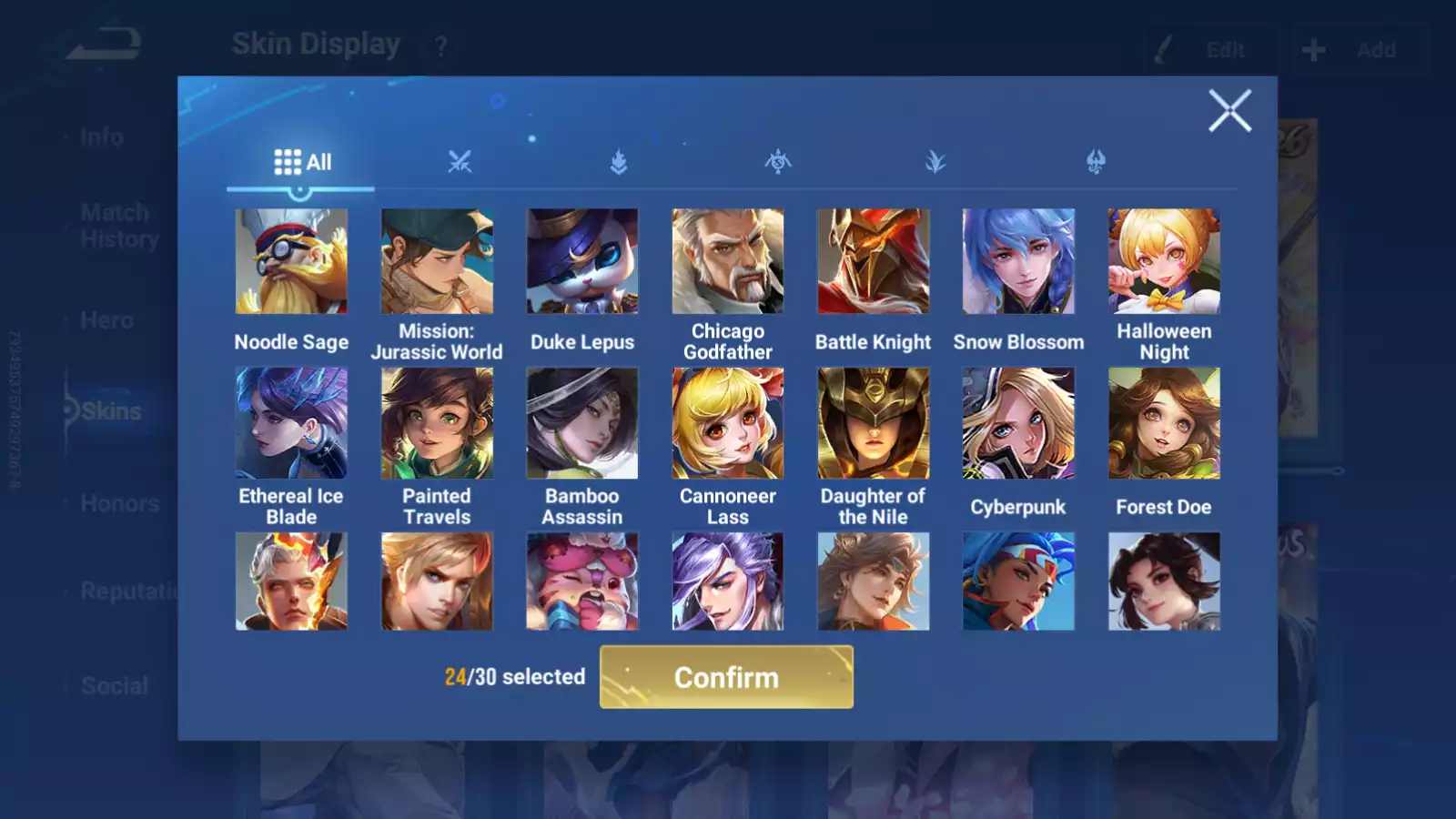The height and width of the screenshot is (819, 1456).
Task: Click the Add plus icon
Action: click(x=1312, y=50)
